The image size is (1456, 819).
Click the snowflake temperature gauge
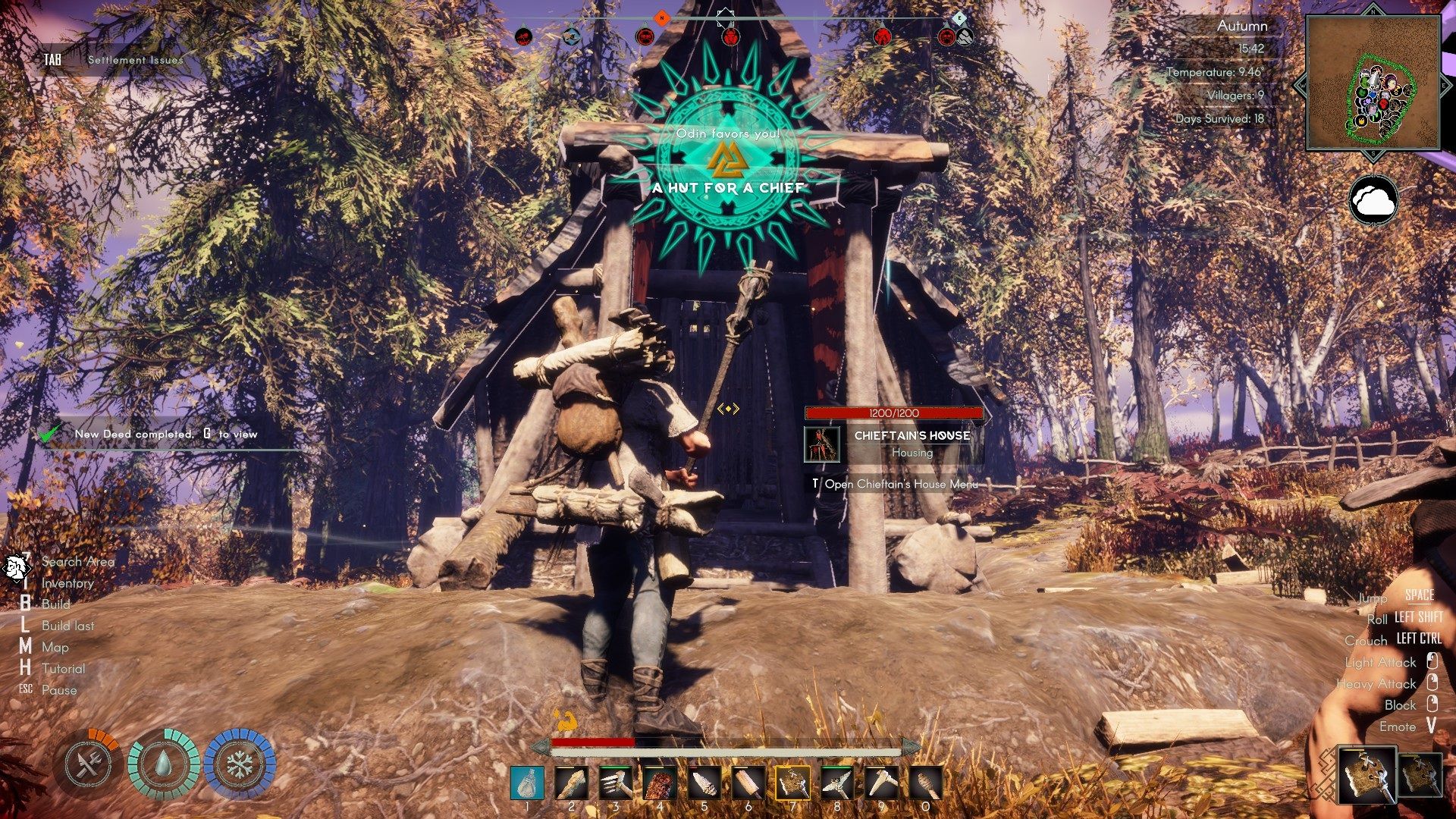(239, 764)
